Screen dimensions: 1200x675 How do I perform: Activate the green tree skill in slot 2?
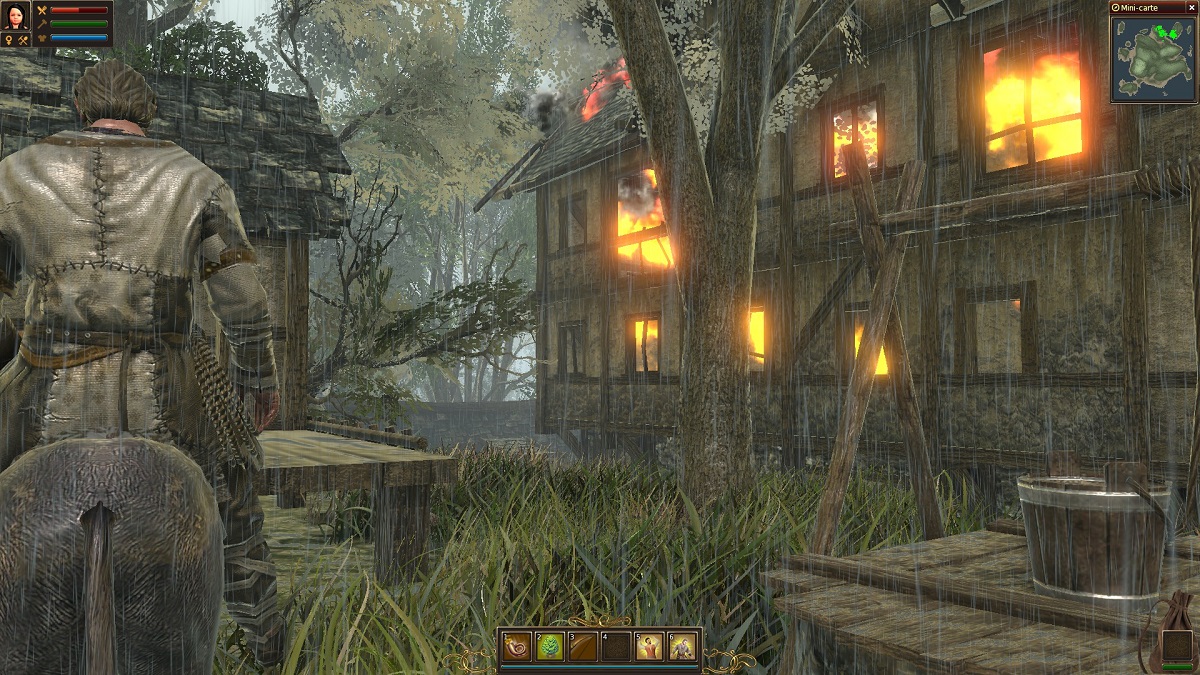point(549,647)
